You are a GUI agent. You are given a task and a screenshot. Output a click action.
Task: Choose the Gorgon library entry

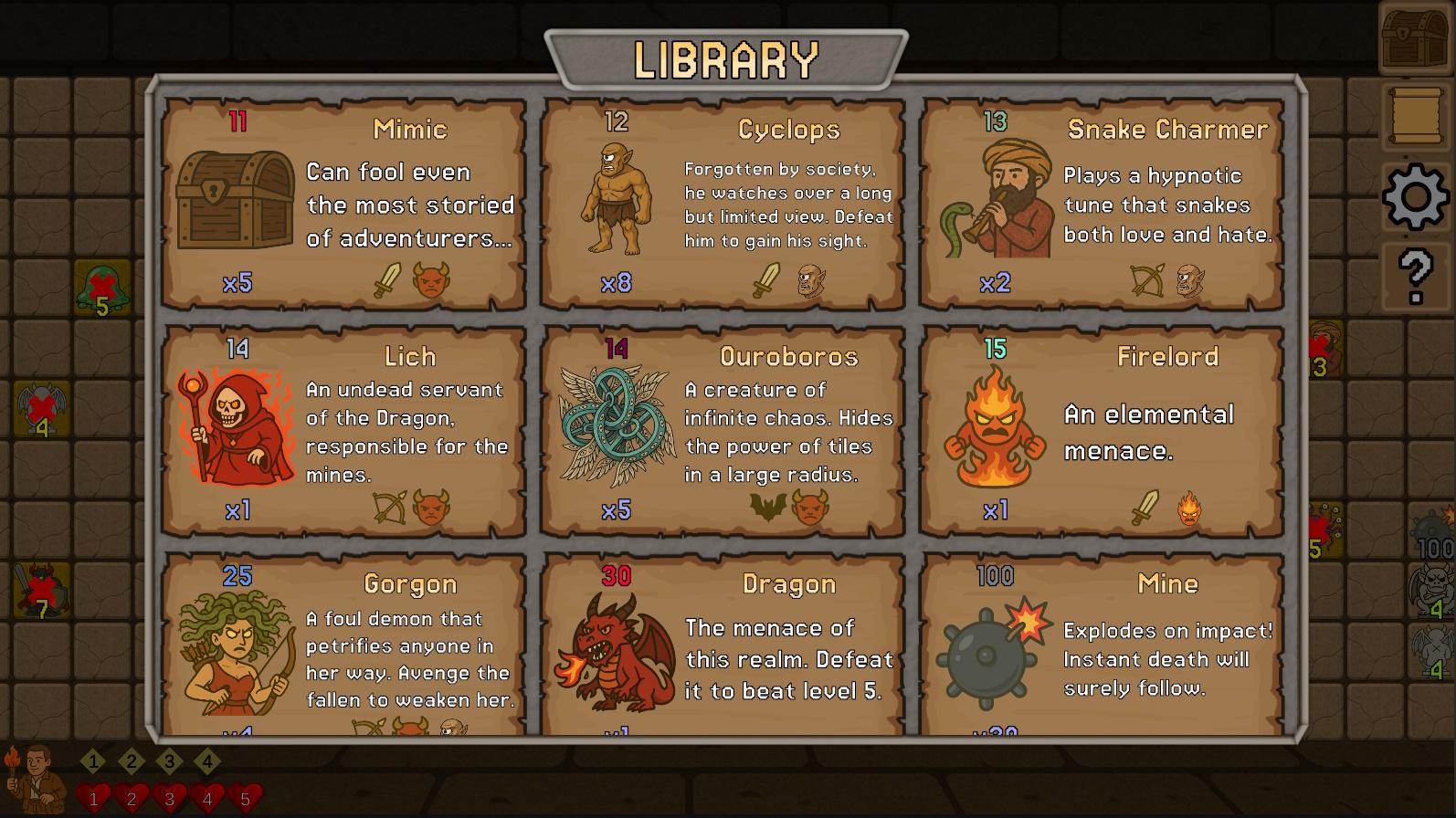click(343, 645)
